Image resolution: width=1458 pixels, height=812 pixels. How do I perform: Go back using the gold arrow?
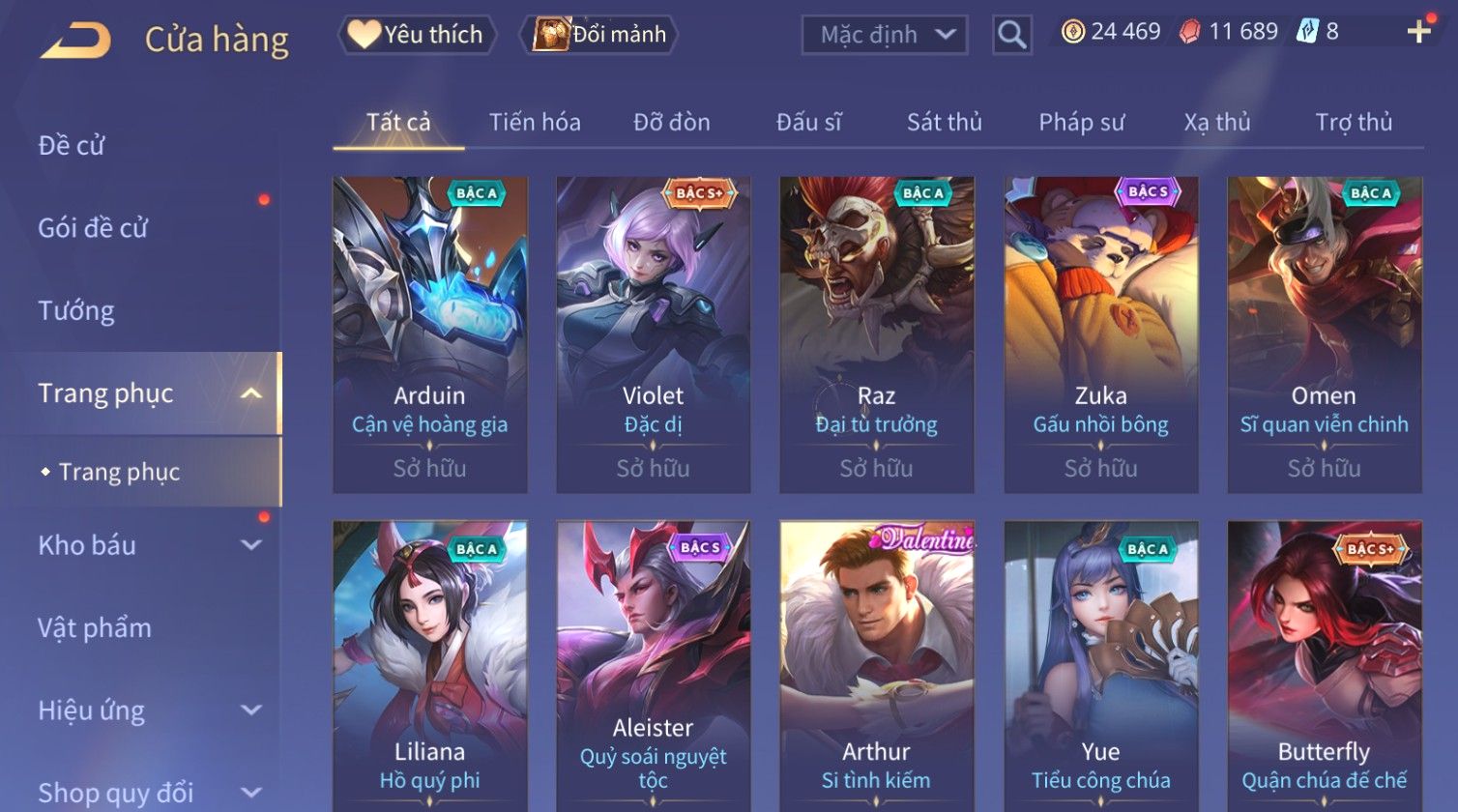[75, 40]
